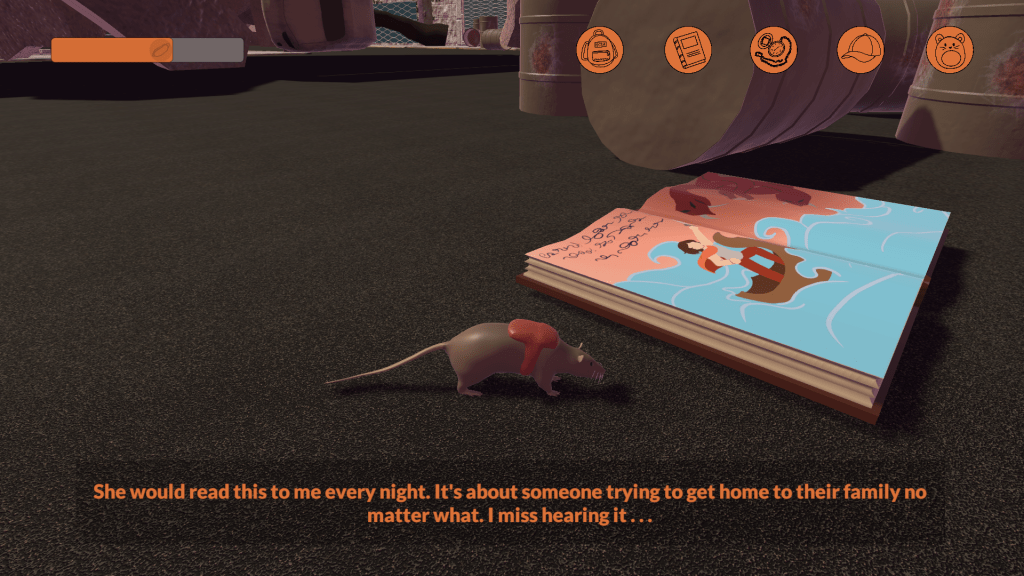Image resolution: width=1024 pixels, height=576 pixels.
Task: Select the plush hamster toy icon
Action: coord(949,49)
